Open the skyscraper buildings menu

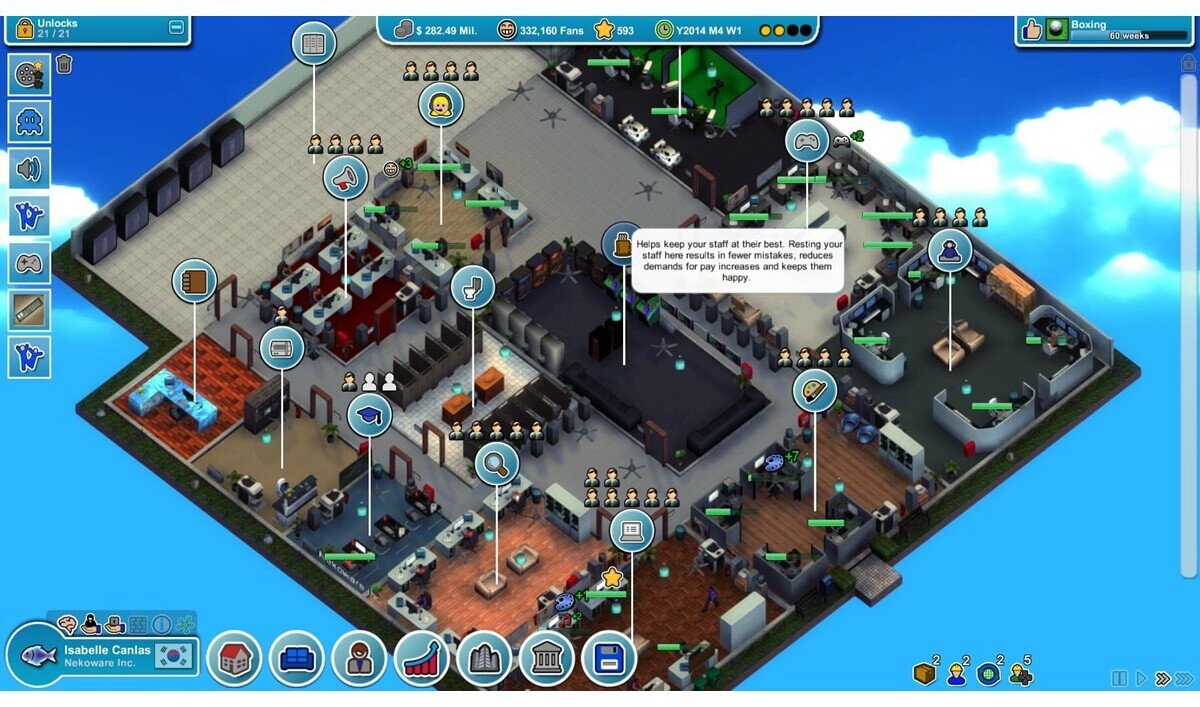484,659
